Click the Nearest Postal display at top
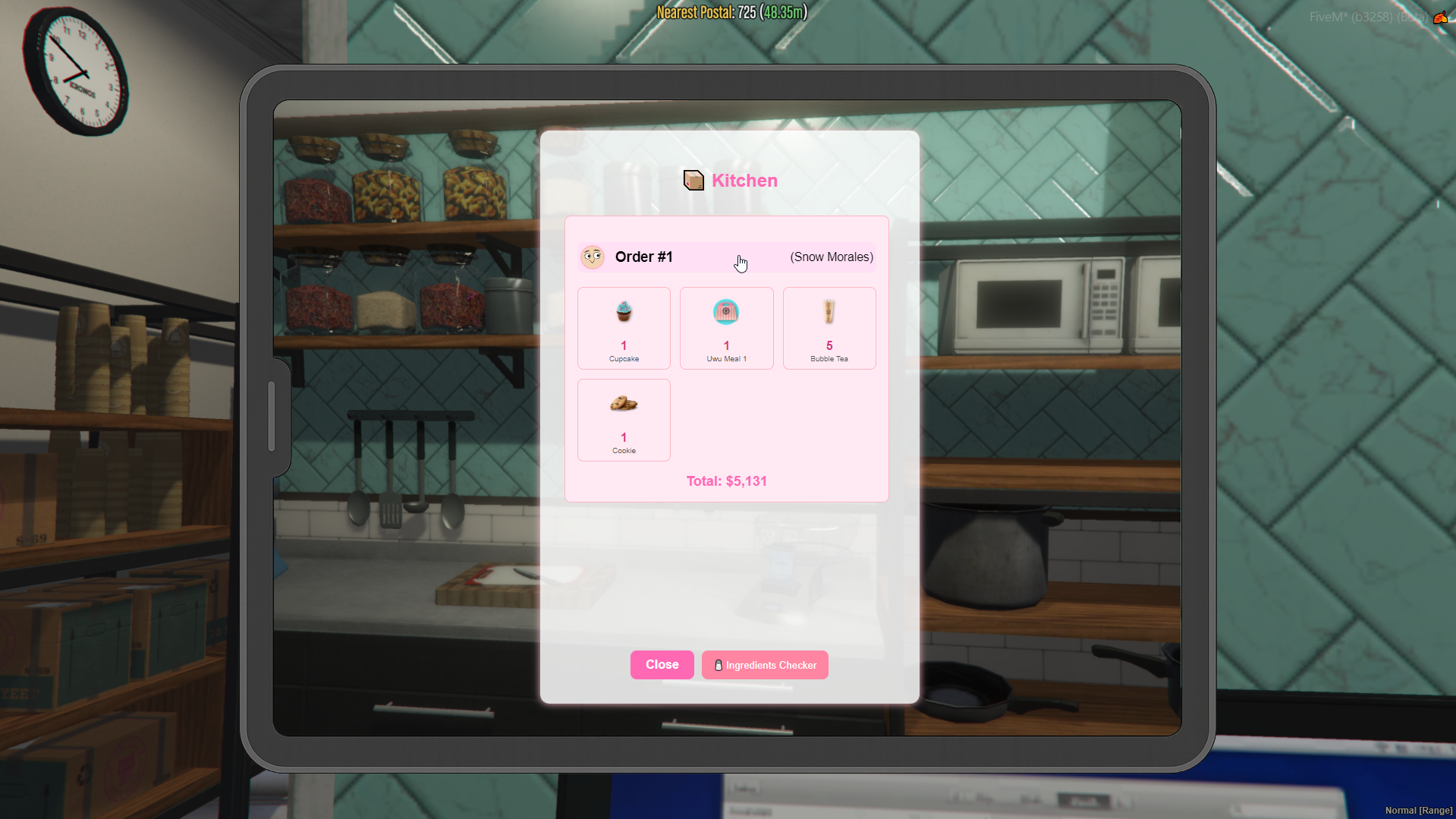This screenshot has width=1456, height=819. pyautogui.click(x=729, y=12)
